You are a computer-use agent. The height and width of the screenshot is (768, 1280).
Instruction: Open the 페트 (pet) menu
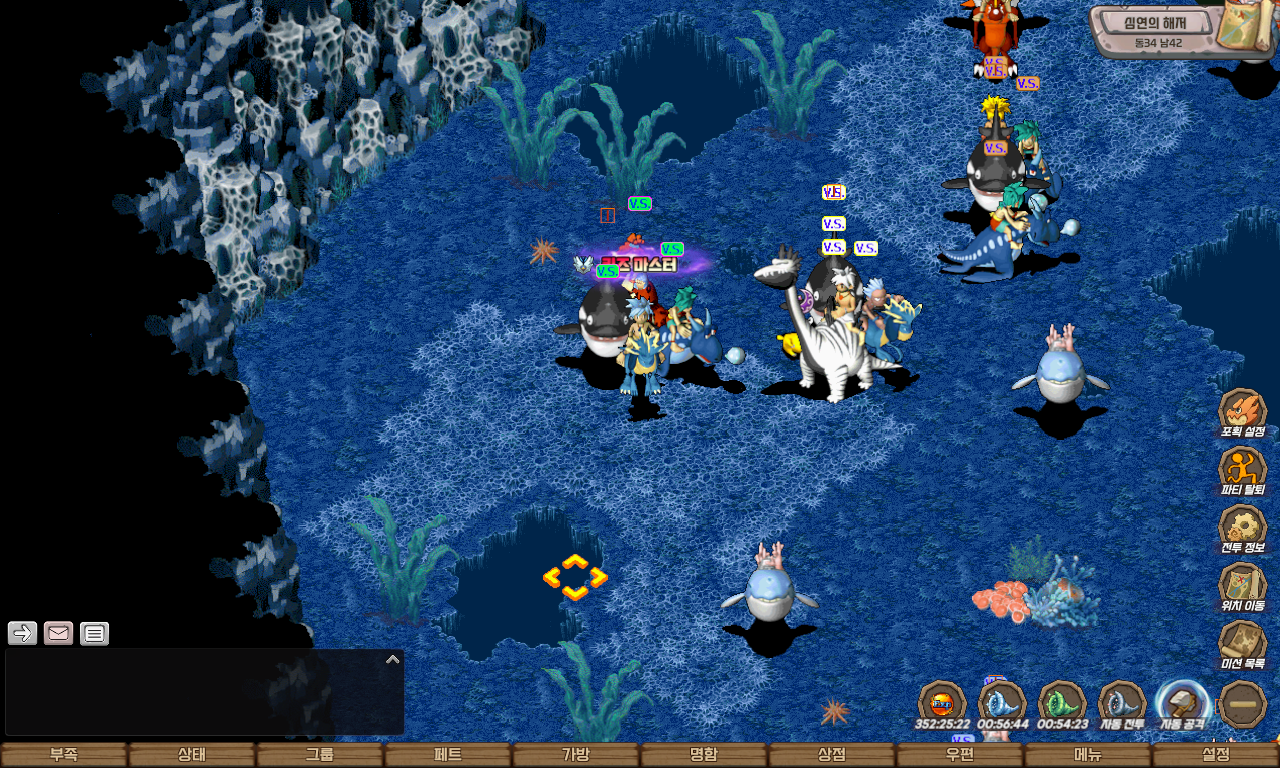click(x=448, y=755)
